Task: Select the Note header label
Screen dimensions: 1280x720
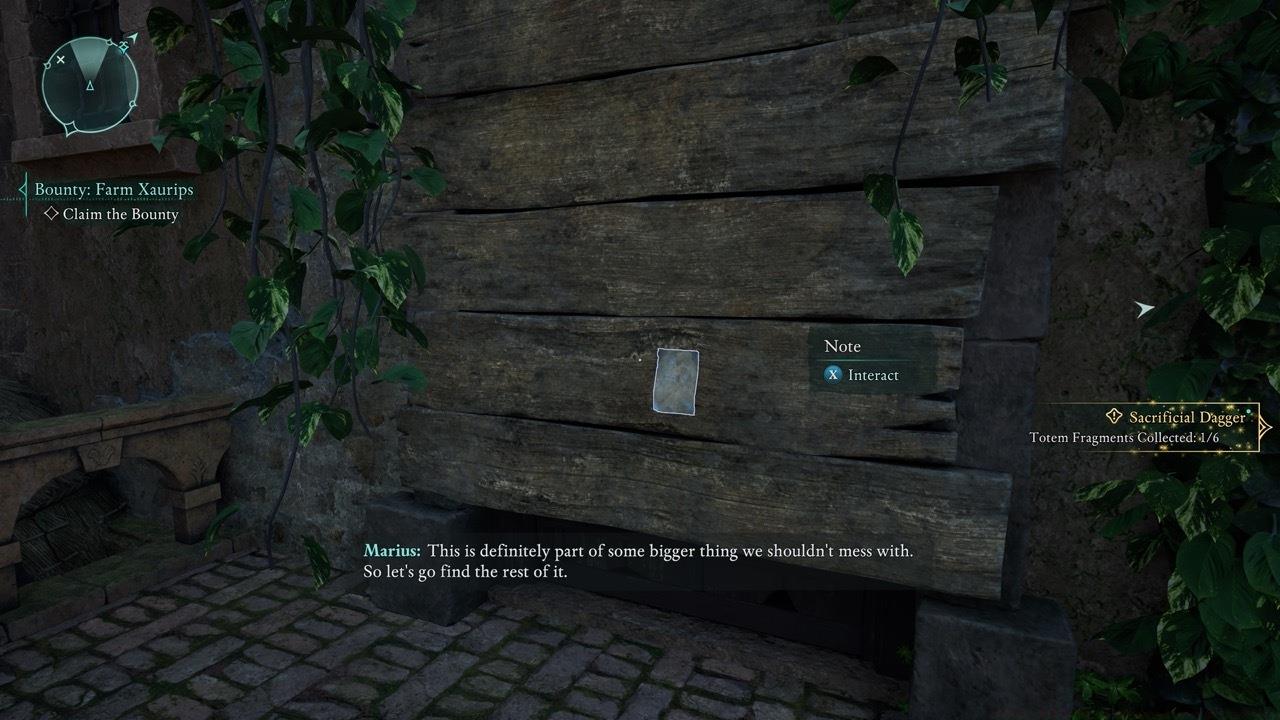Action: pos(845,346)
